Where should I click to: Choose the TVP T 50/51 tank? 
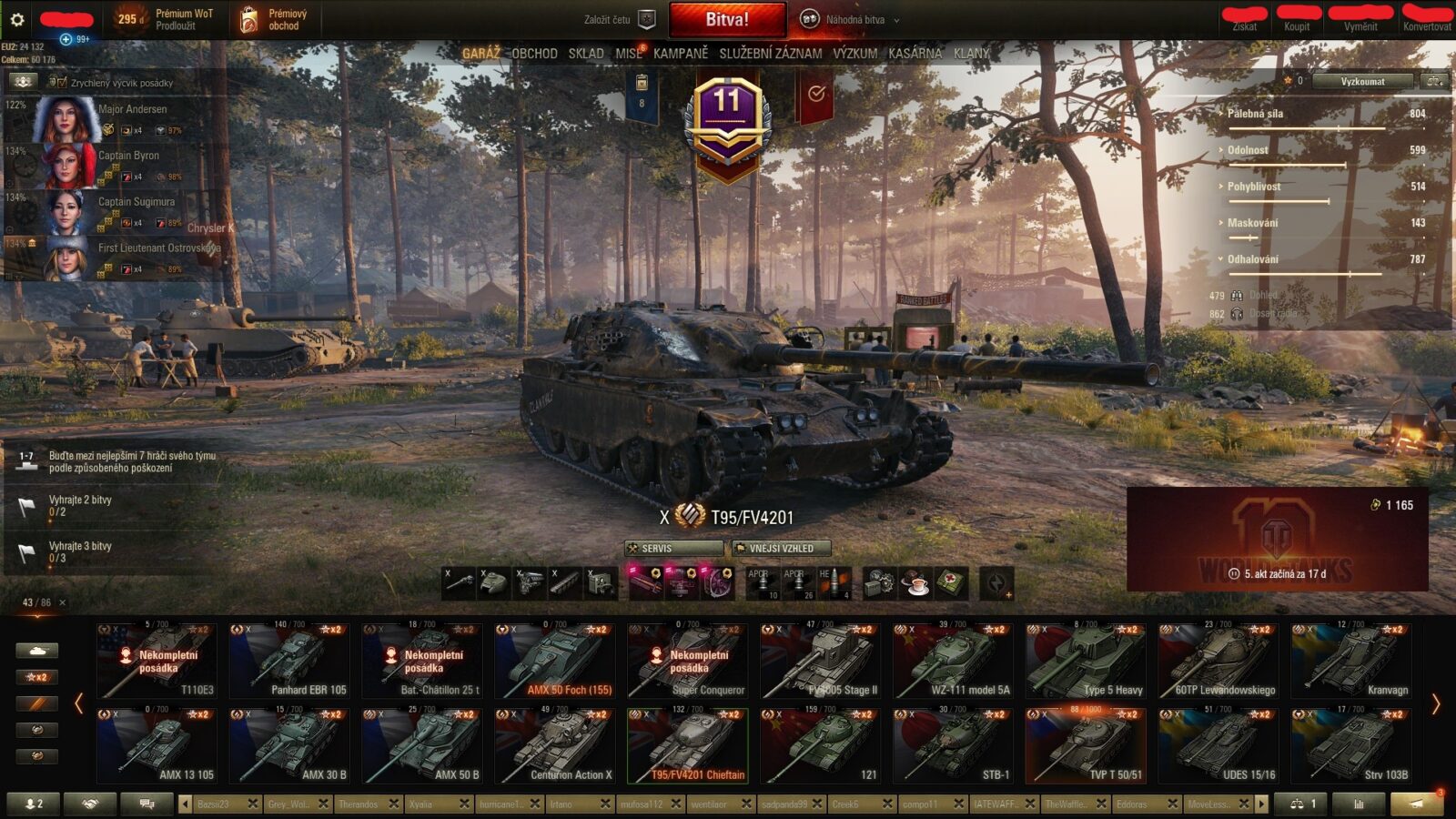[x=1086, y=746]
